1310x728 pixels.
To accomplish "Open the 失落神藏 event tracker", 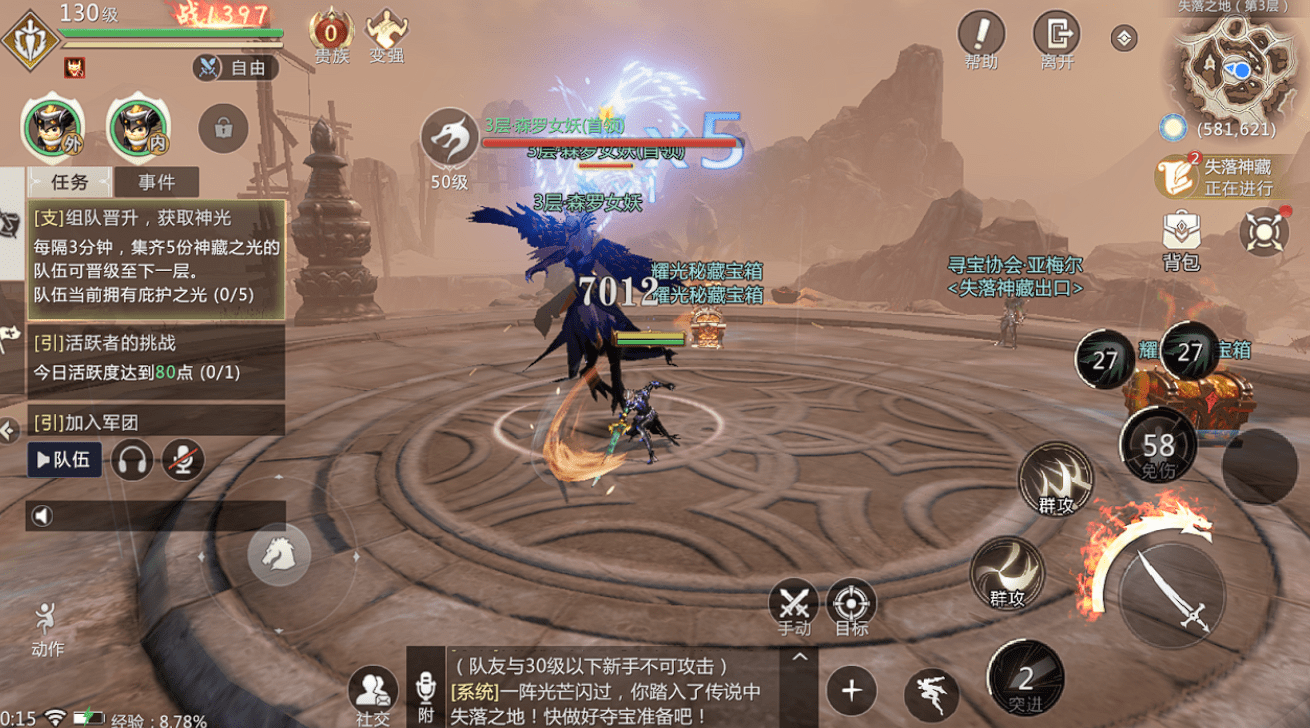I will (x=1216, y=177).
